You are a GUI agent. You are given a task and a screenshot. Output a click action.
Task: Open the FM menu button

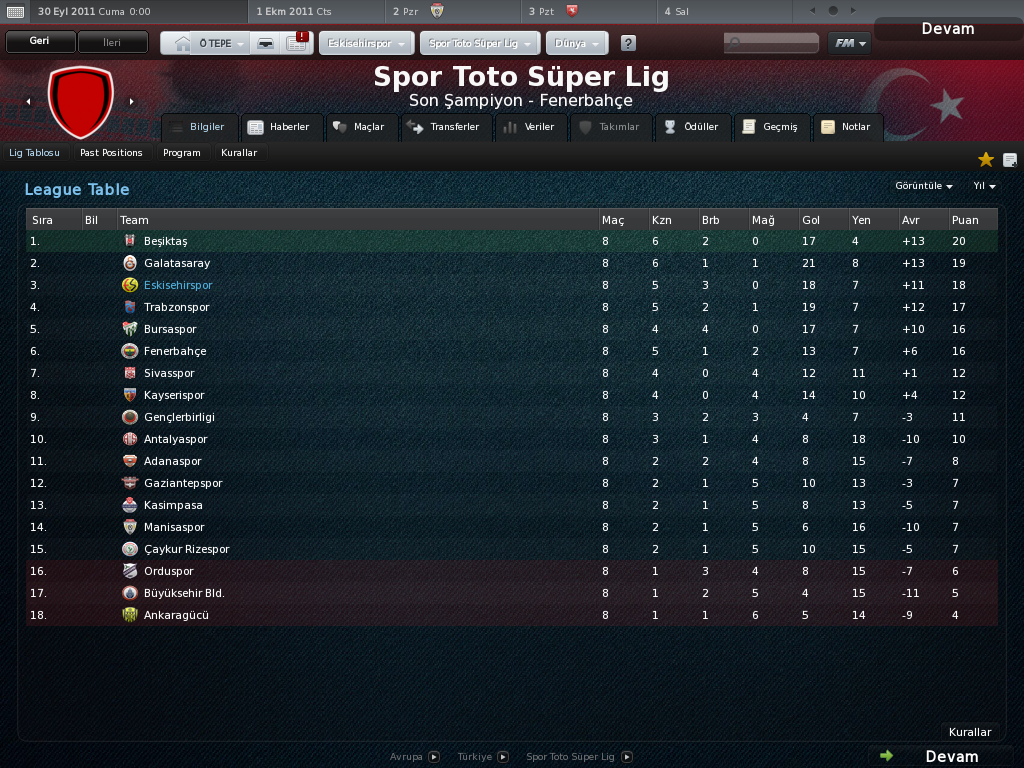[849, 43]
